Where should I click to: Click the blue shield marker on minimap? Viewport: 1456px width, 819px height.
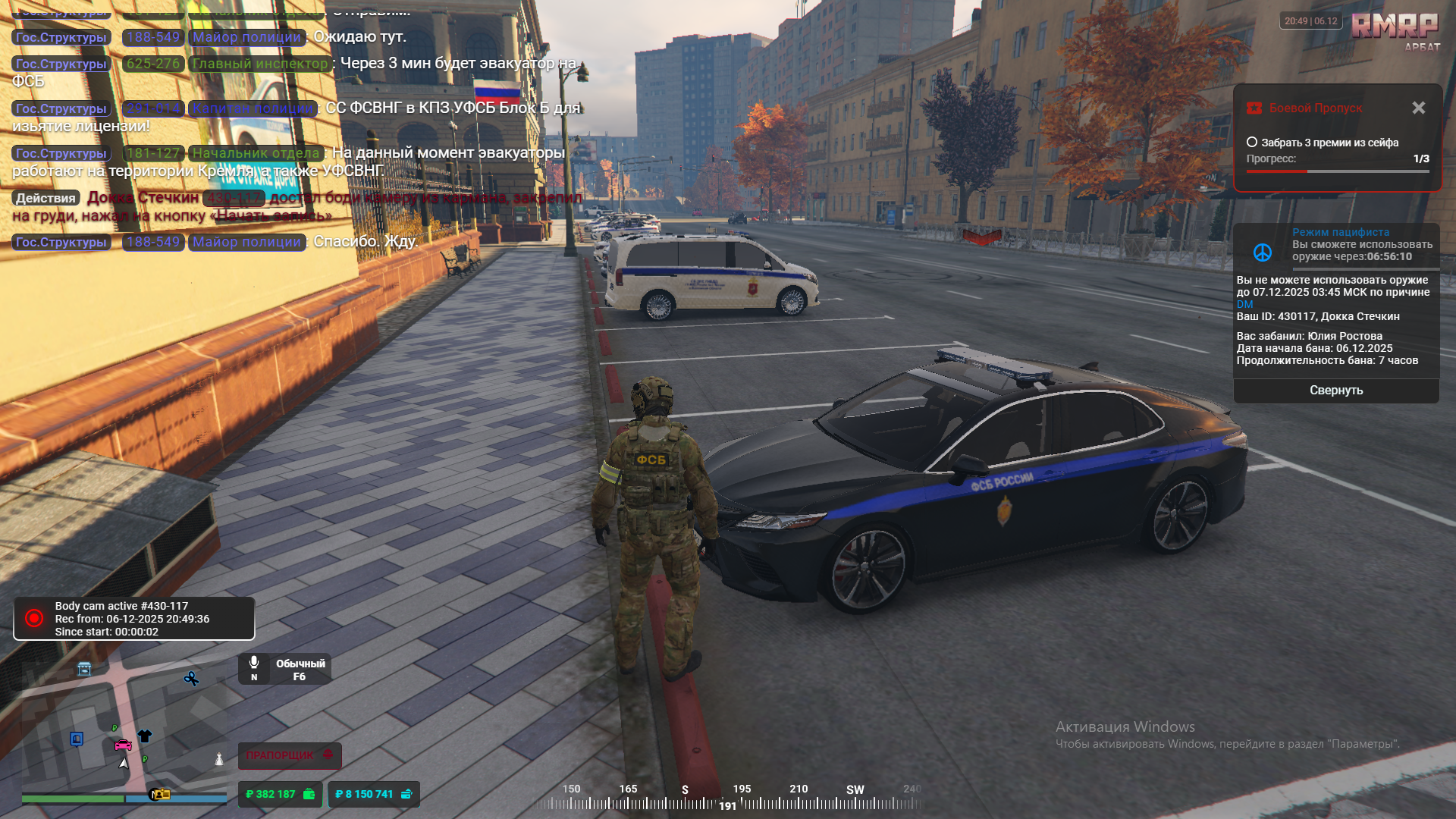coord(77,739)
